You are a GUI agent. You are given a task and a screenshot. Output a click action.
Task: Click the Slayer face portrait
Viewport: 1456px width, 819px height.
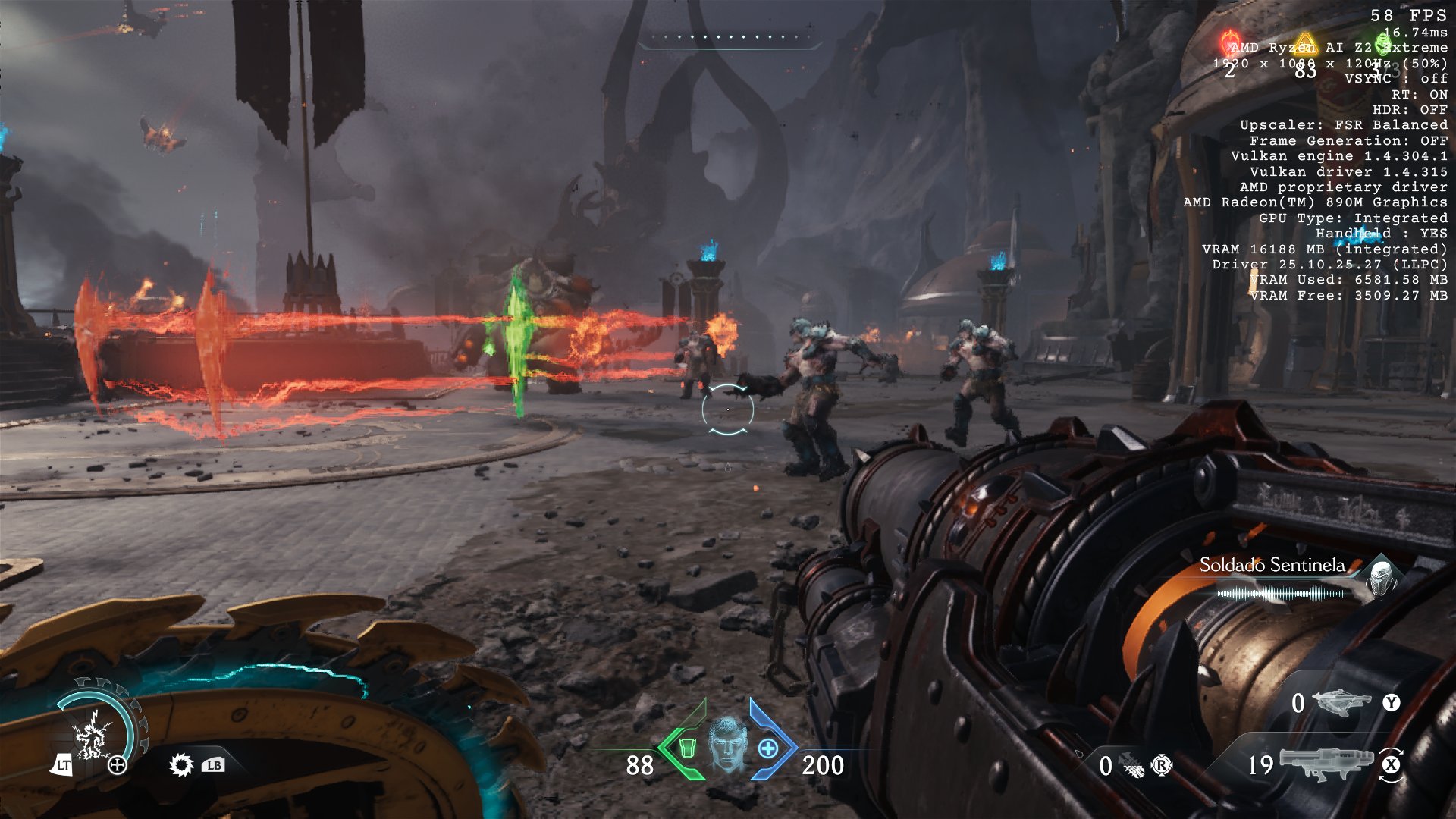click(x=727, y=745)
